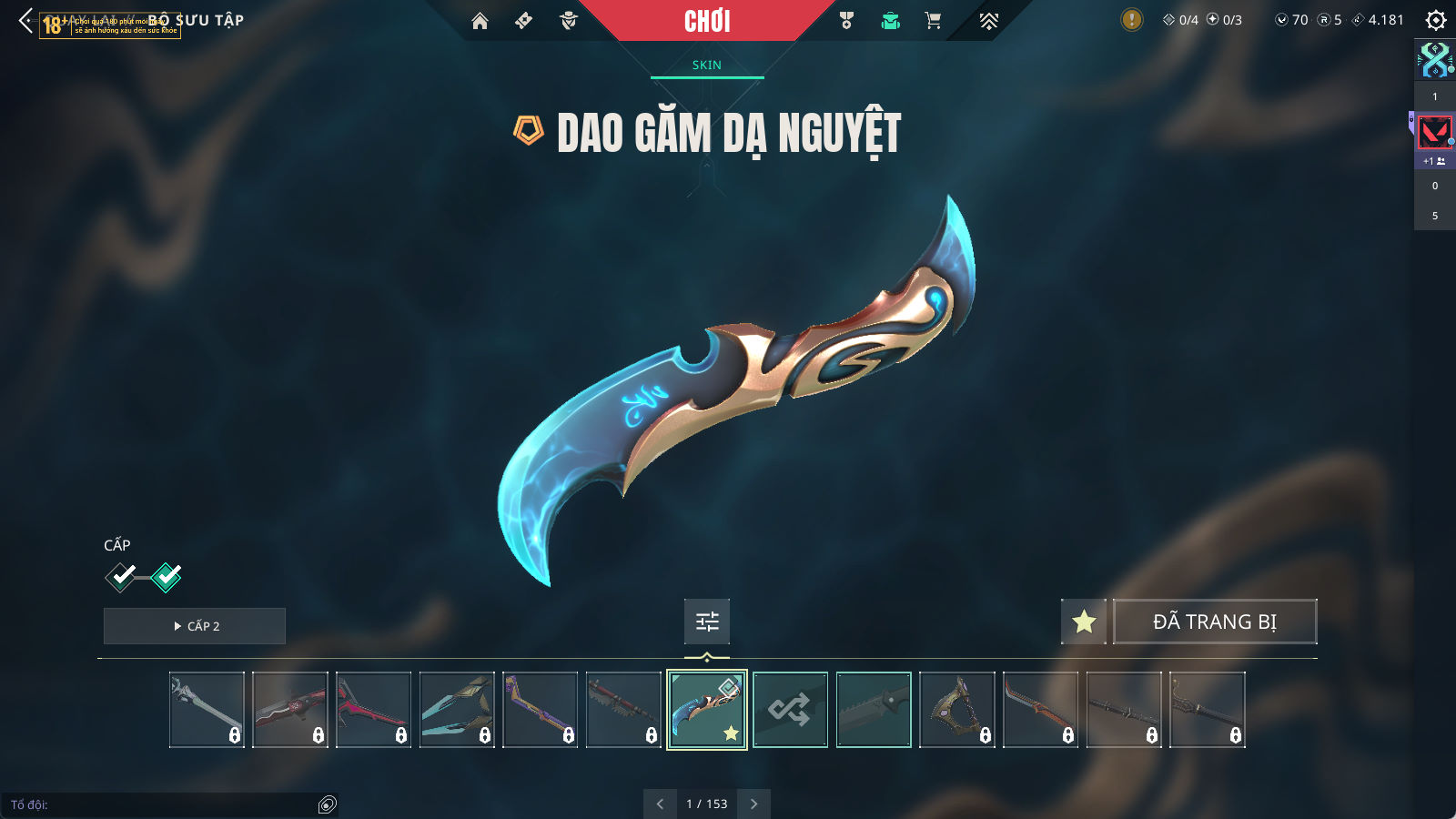Click the ĐÃ TRANG BỊ equipped button
1456x819 pixels.
point(1215,622)
